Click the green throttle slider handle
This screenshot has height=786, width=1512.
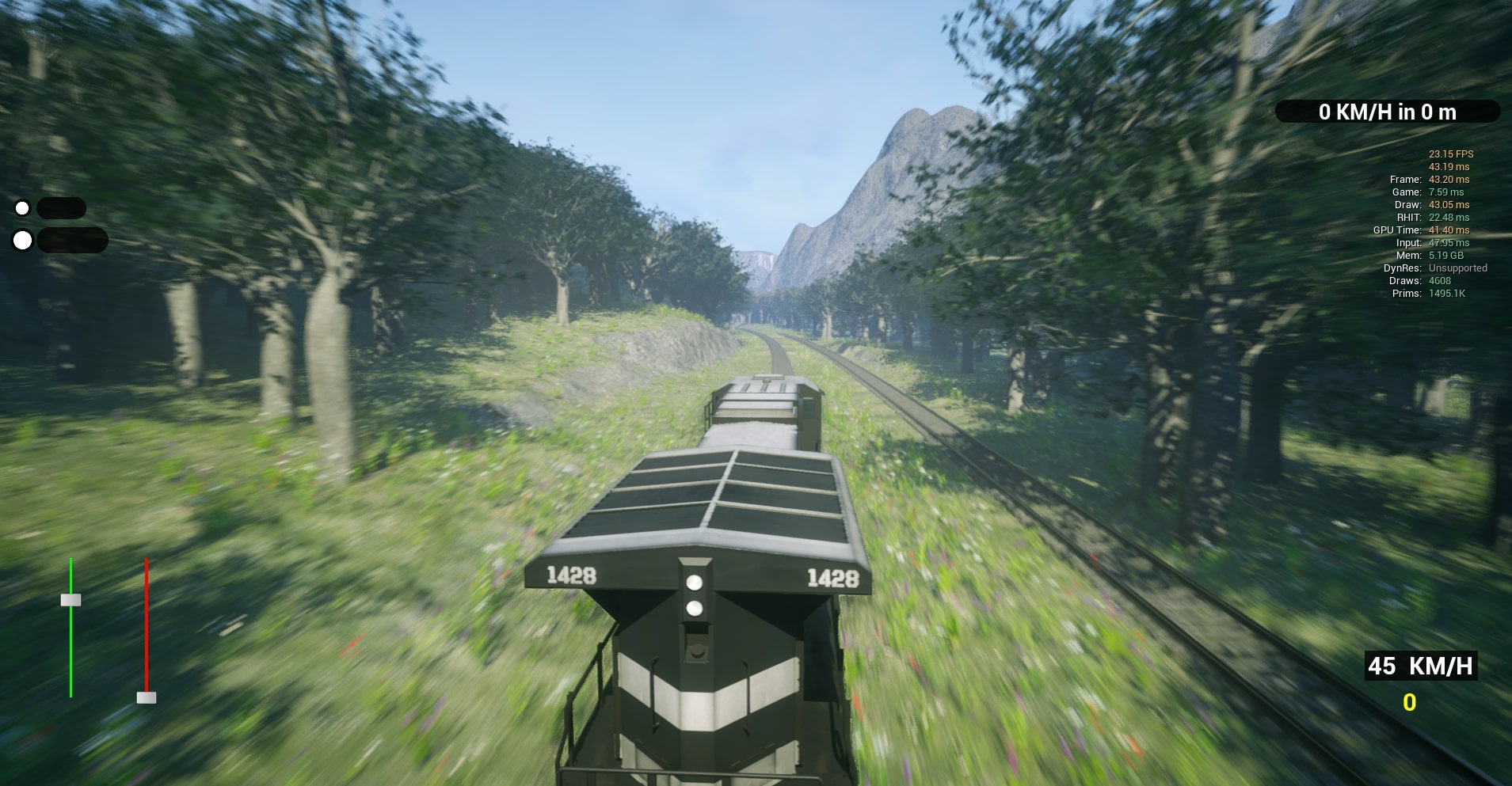point(72,600)
